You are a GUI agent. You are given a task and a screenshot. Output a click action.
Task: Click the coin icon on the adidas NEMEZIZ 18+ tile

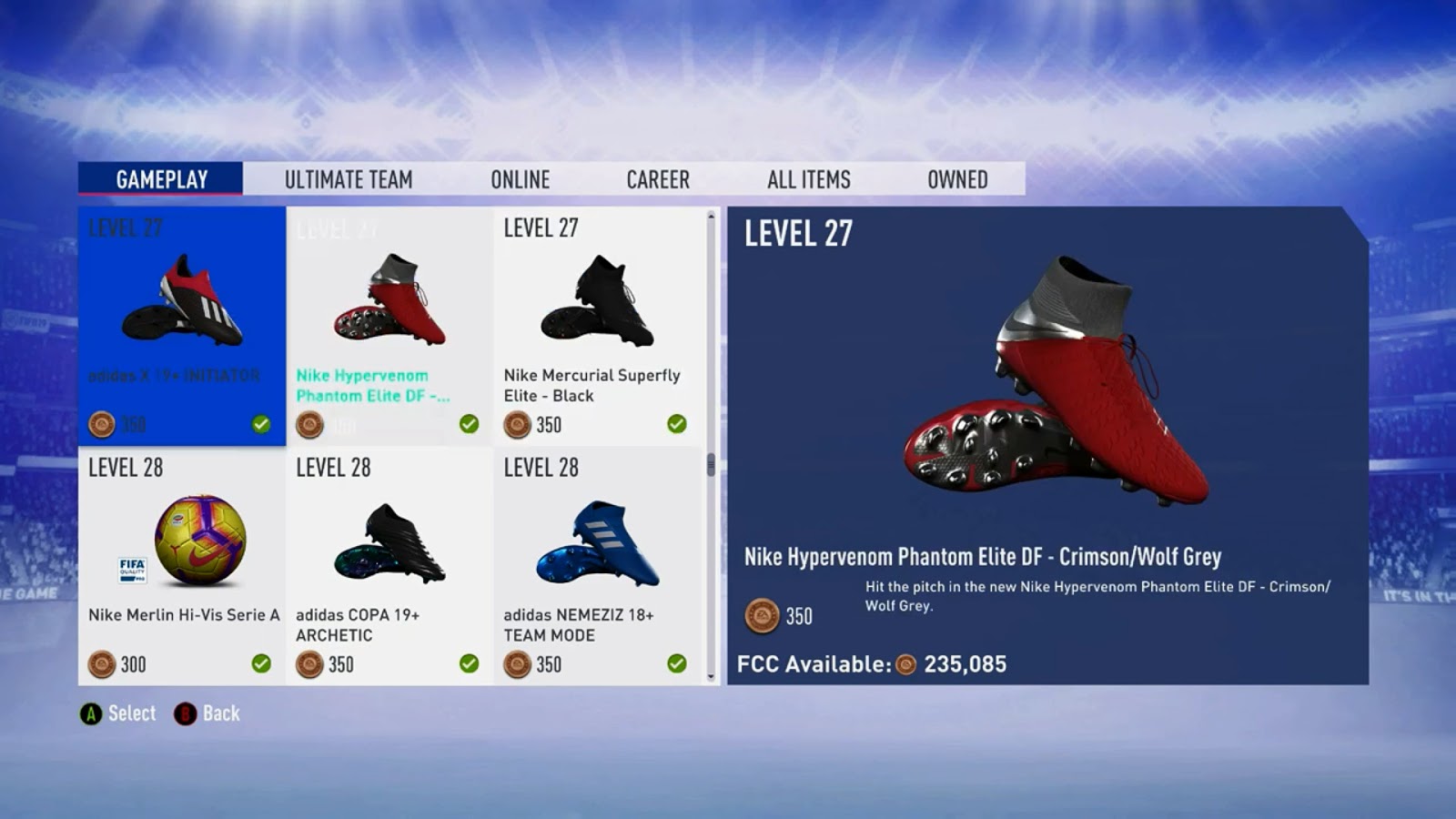tap(517, 664)
